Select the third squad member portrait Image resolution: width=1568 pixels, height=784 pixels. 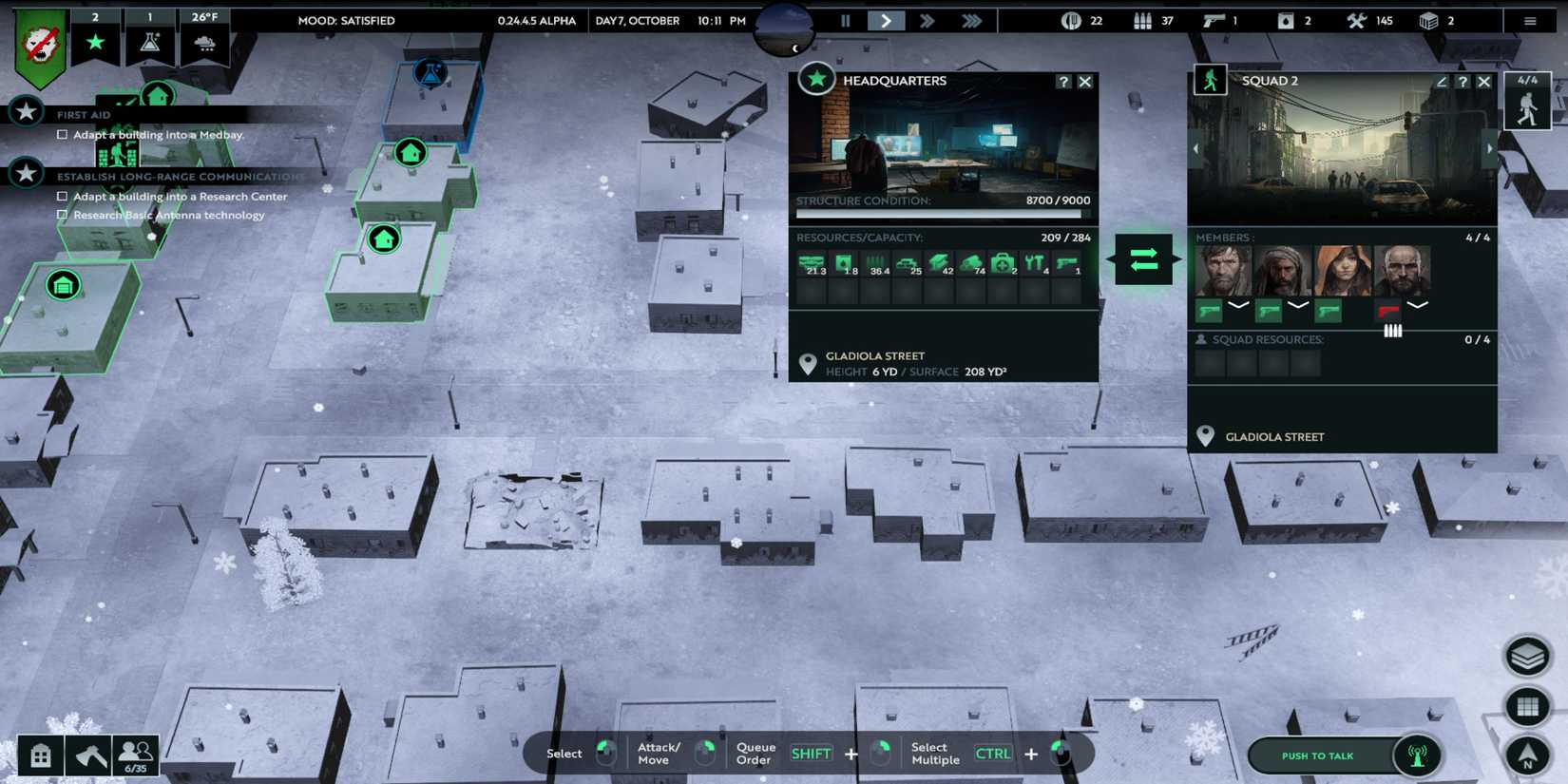click(x=1341, y=271)
